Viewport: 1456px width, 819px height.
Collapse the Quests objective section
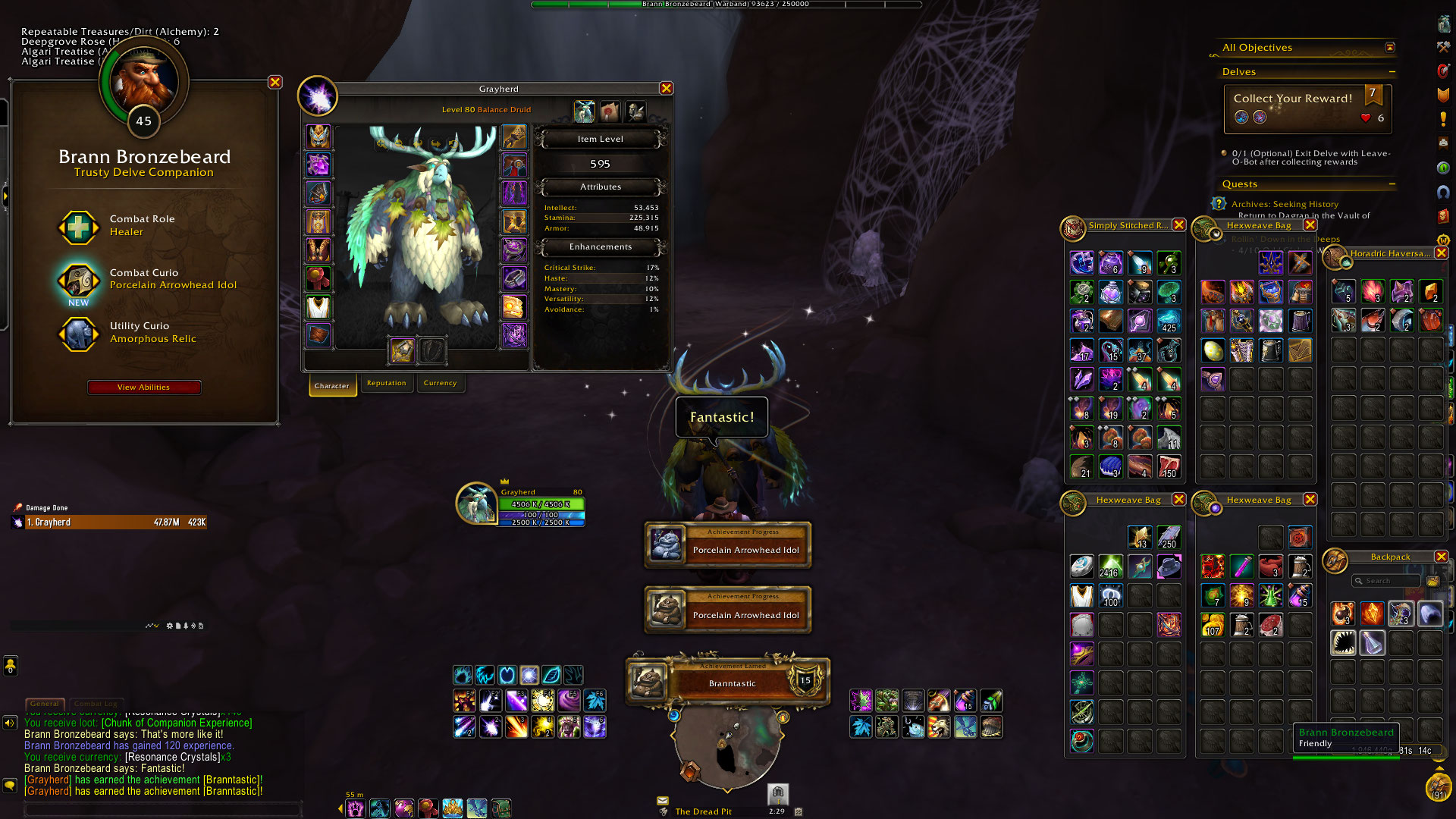[1392, 184]
